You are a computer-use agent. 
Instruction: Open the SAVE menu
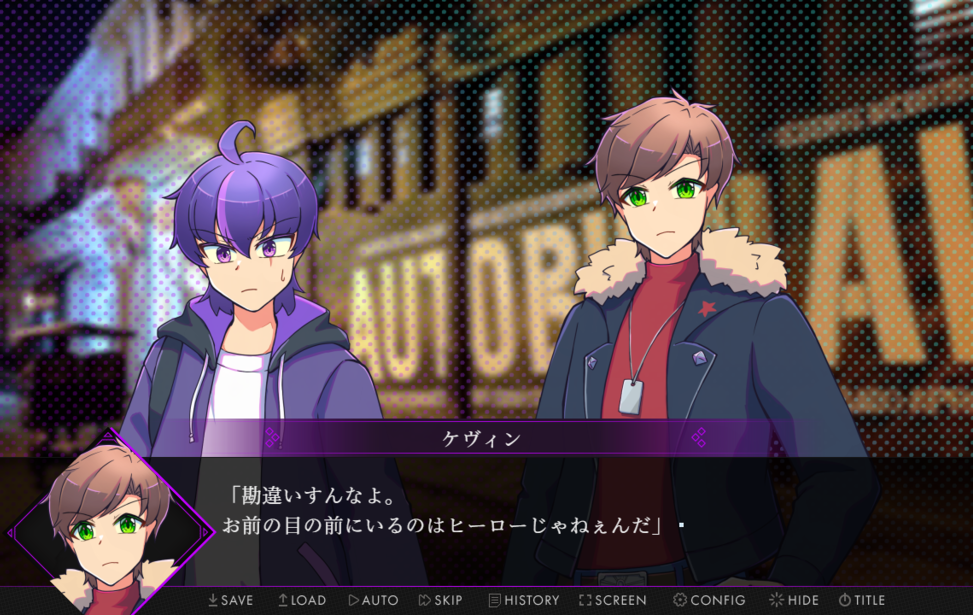pyautogui.click(x=230, y=600)
